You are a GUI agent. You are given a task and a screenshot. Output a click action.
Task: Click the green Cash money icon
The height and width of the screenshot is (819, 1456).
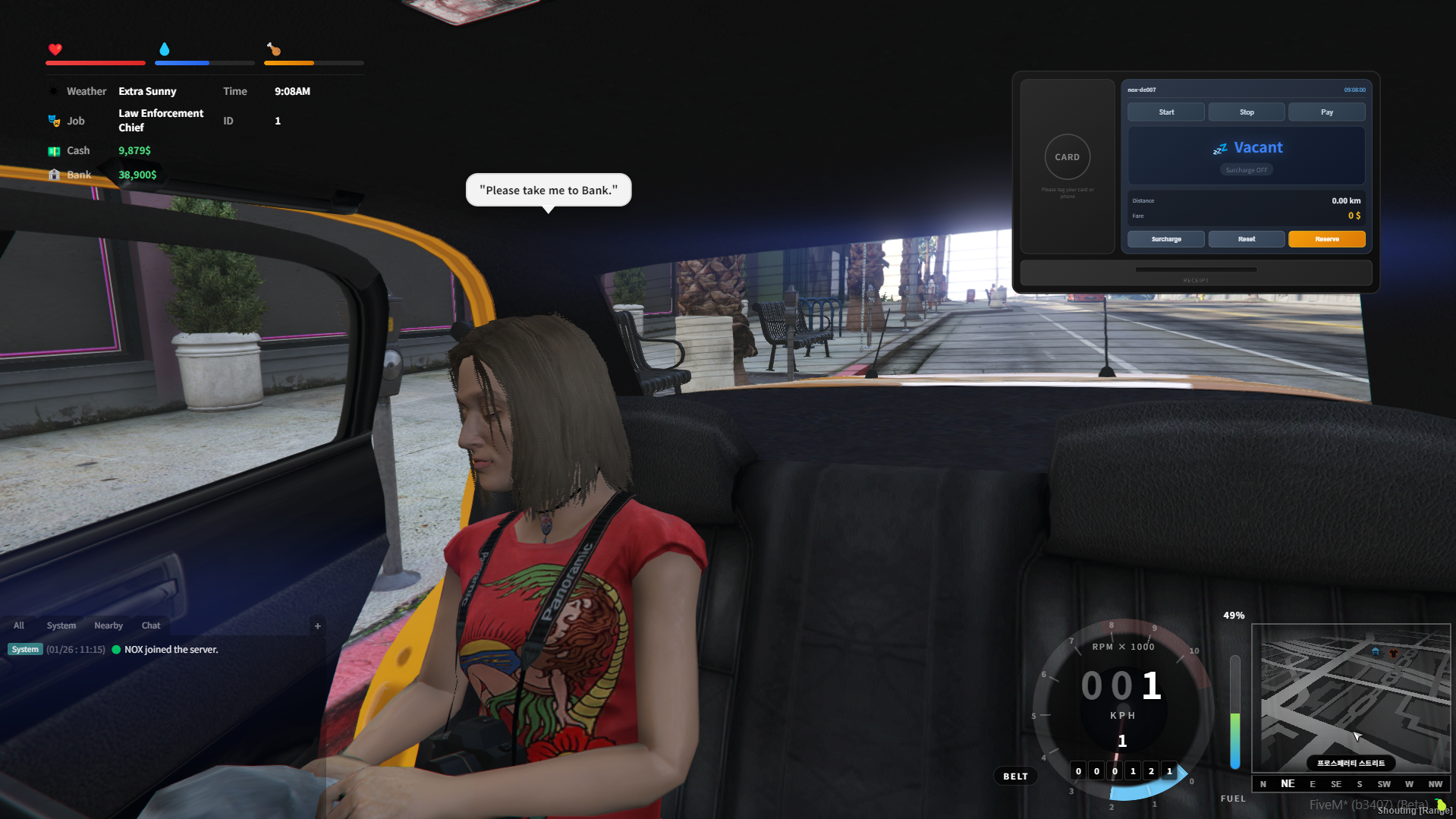[54, 150]
